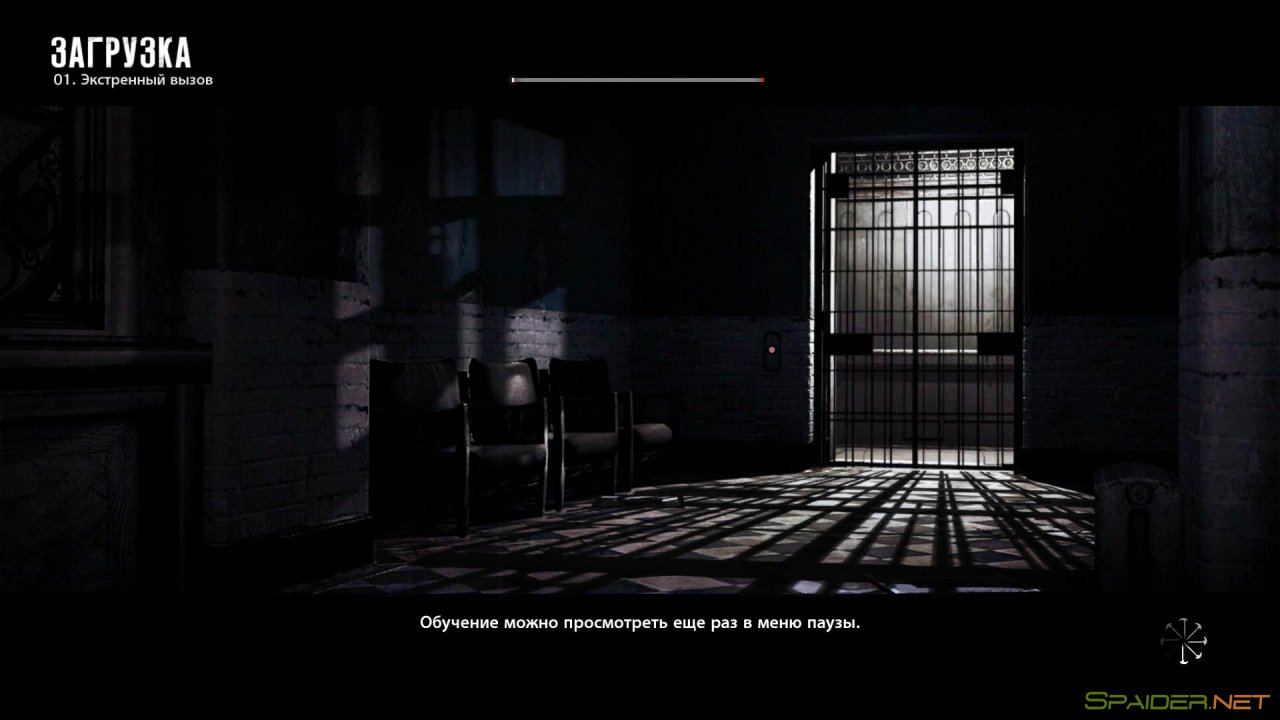Image resolution: width=1280 pixels, height=720 pixels.
Task: Click the white starting segment of the progress bar
Action: [513, 78]
